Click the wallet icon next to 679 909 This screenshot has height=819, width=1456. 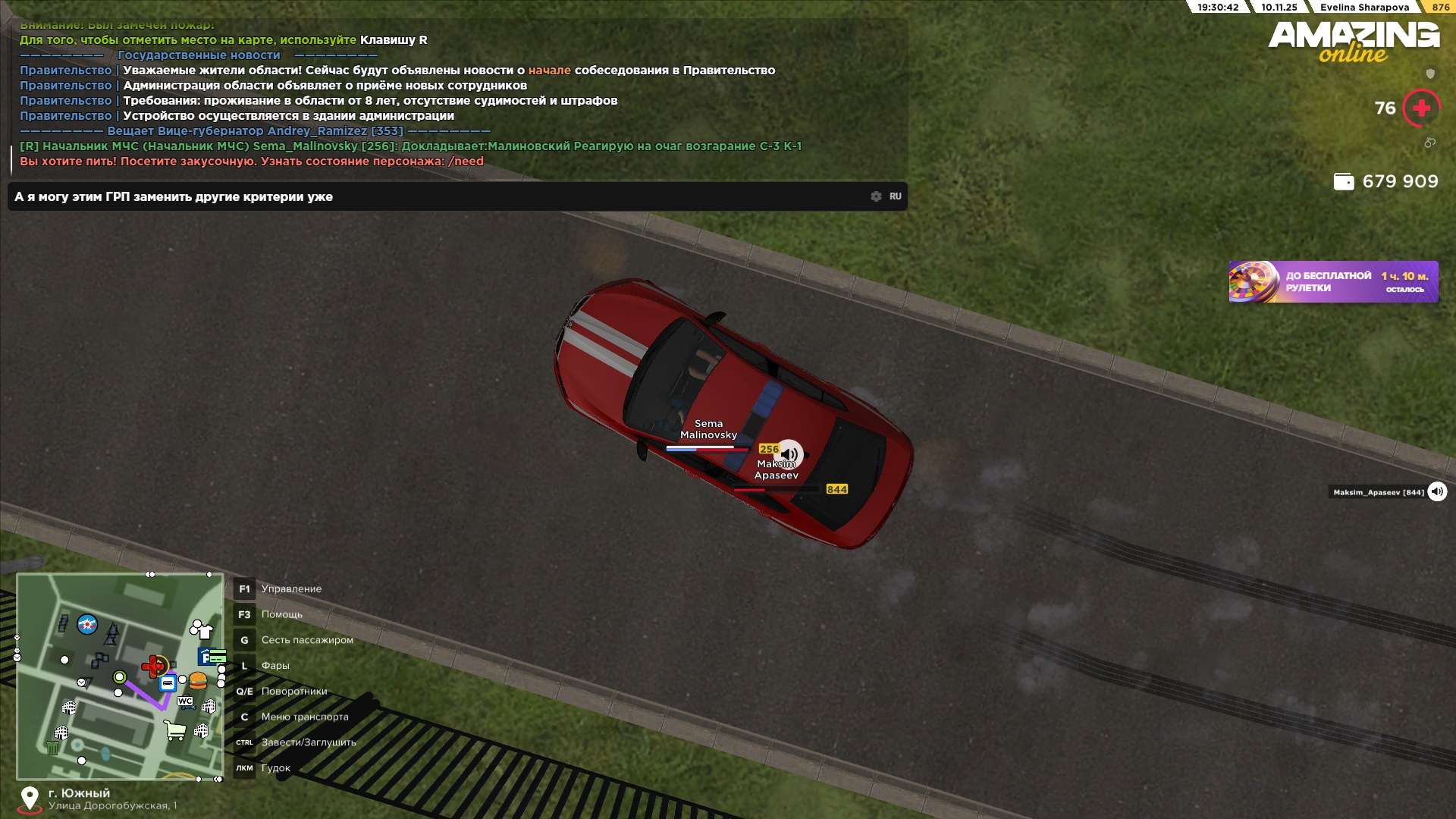[x=1343, y=182]
